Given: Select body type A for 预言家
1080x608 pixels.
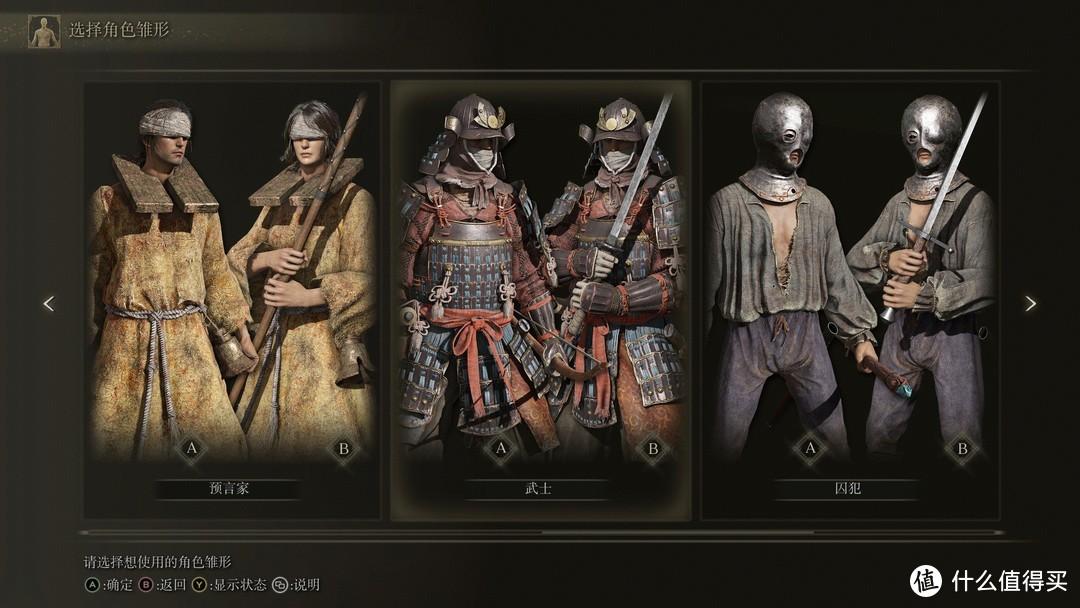Looking at the screenshot, I should point(191,449).
